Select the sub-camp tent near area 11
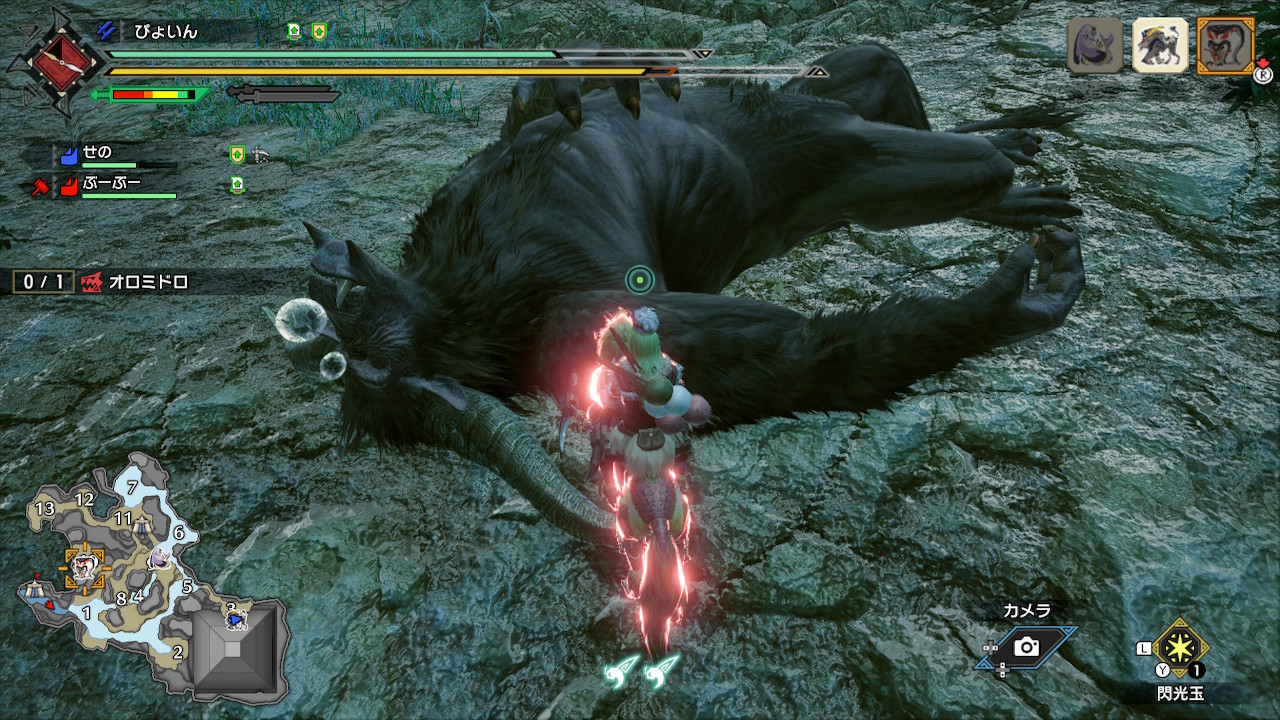Screen dimensions: 1280x720 click(143, 525)
